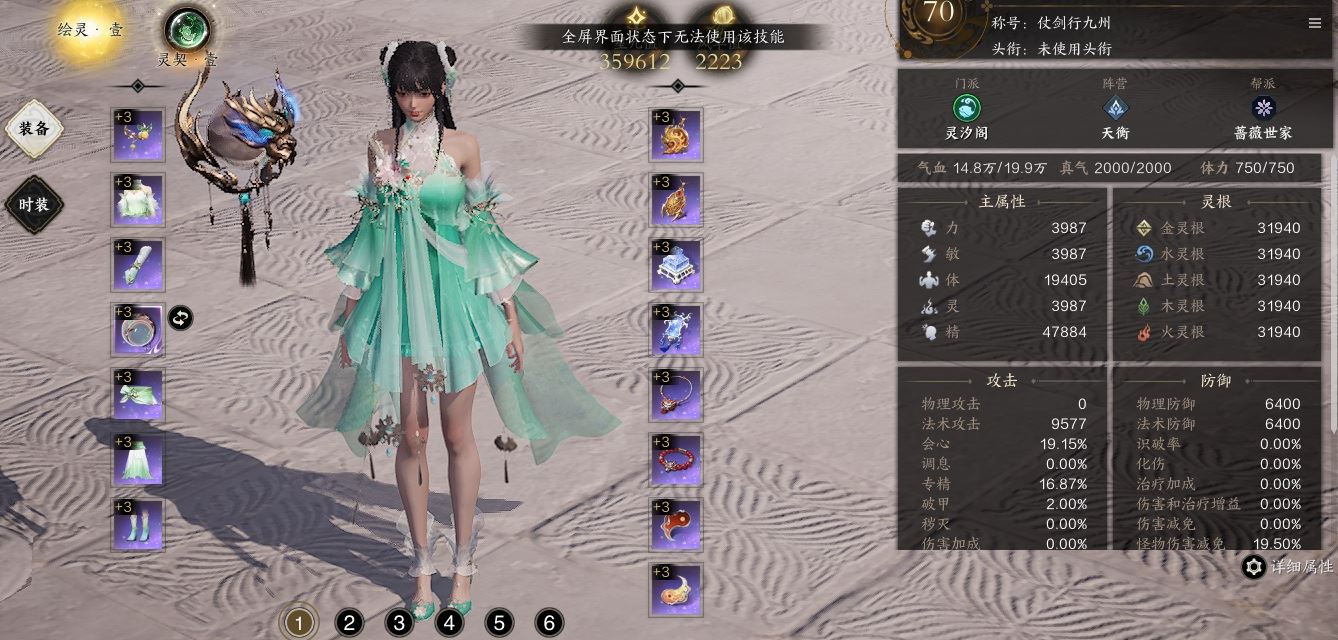Select the blue jade pendant slot

[676, 330]
